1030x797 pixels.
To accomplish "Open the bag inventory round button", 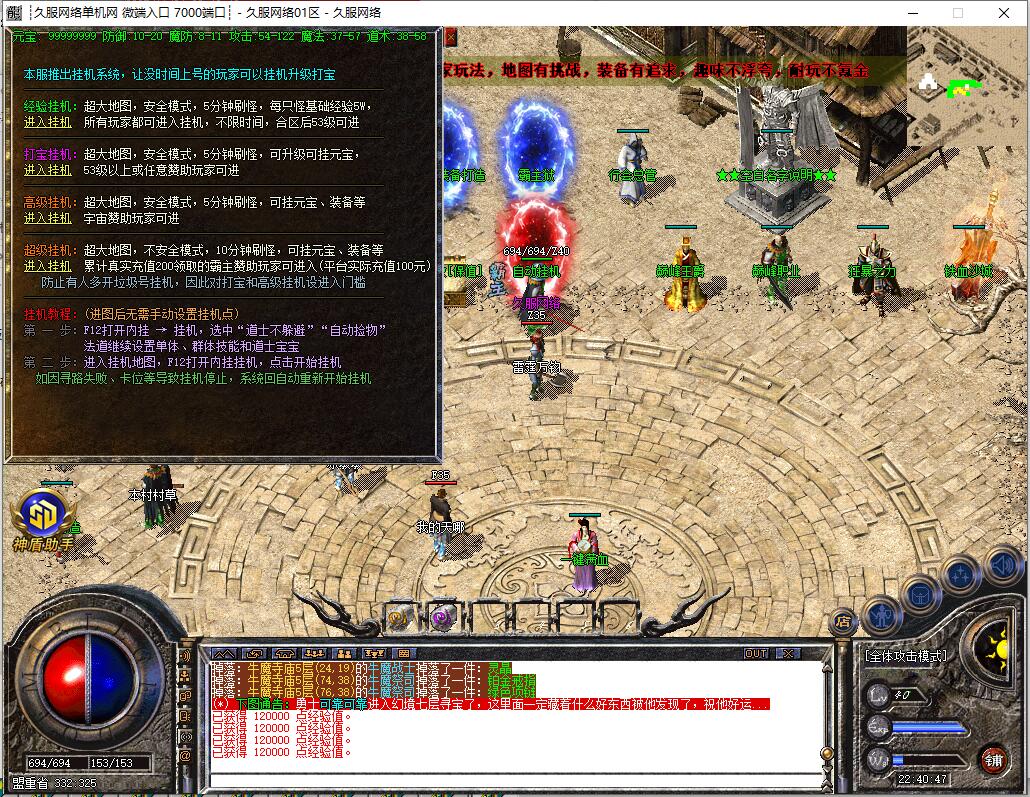I will 920,594.
